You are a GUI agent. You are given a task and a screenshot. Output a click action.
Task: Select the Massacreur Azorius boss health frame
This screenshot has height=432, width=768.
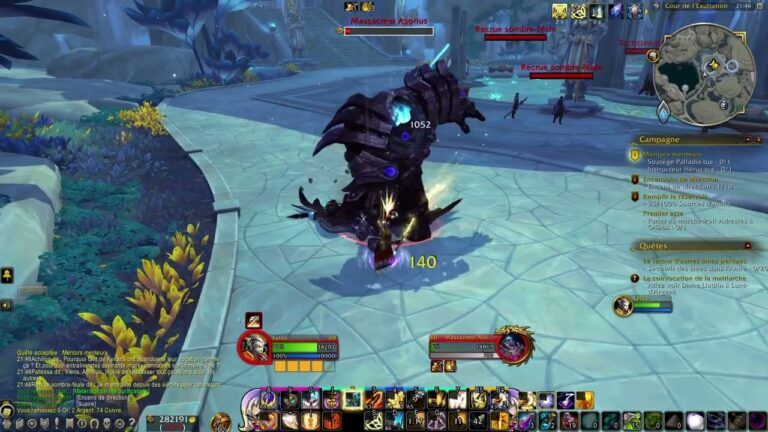389,31
